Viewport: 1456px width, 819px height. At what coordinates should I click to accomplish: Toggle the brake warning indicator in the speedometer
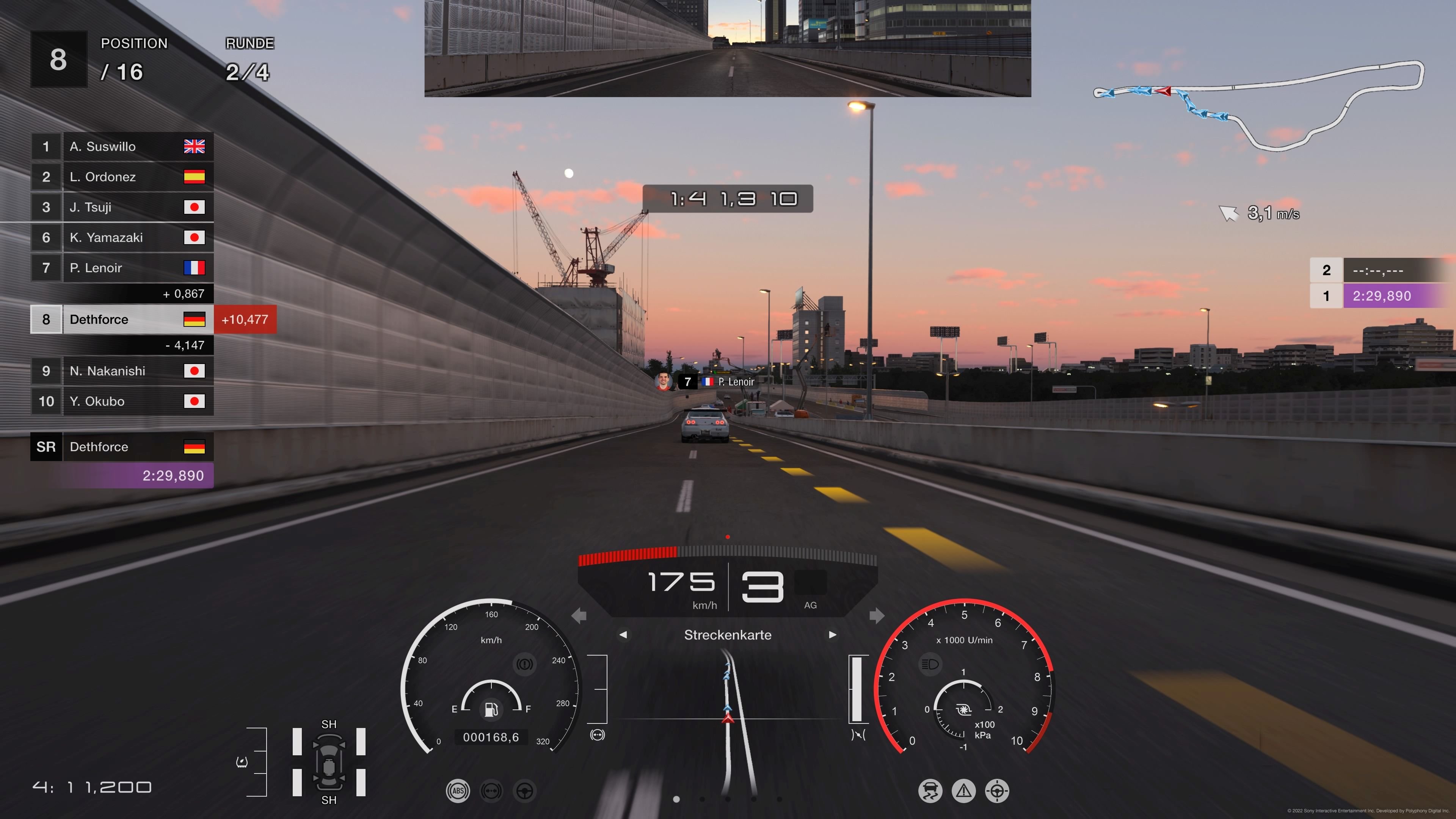[x=525, y=664]
